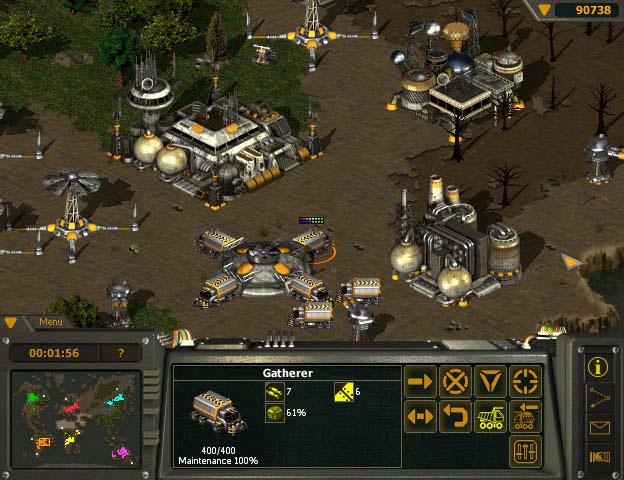This screenshot has height=480, width=624.
Task: Open the sliders settings command
Action: coord(525,450)
